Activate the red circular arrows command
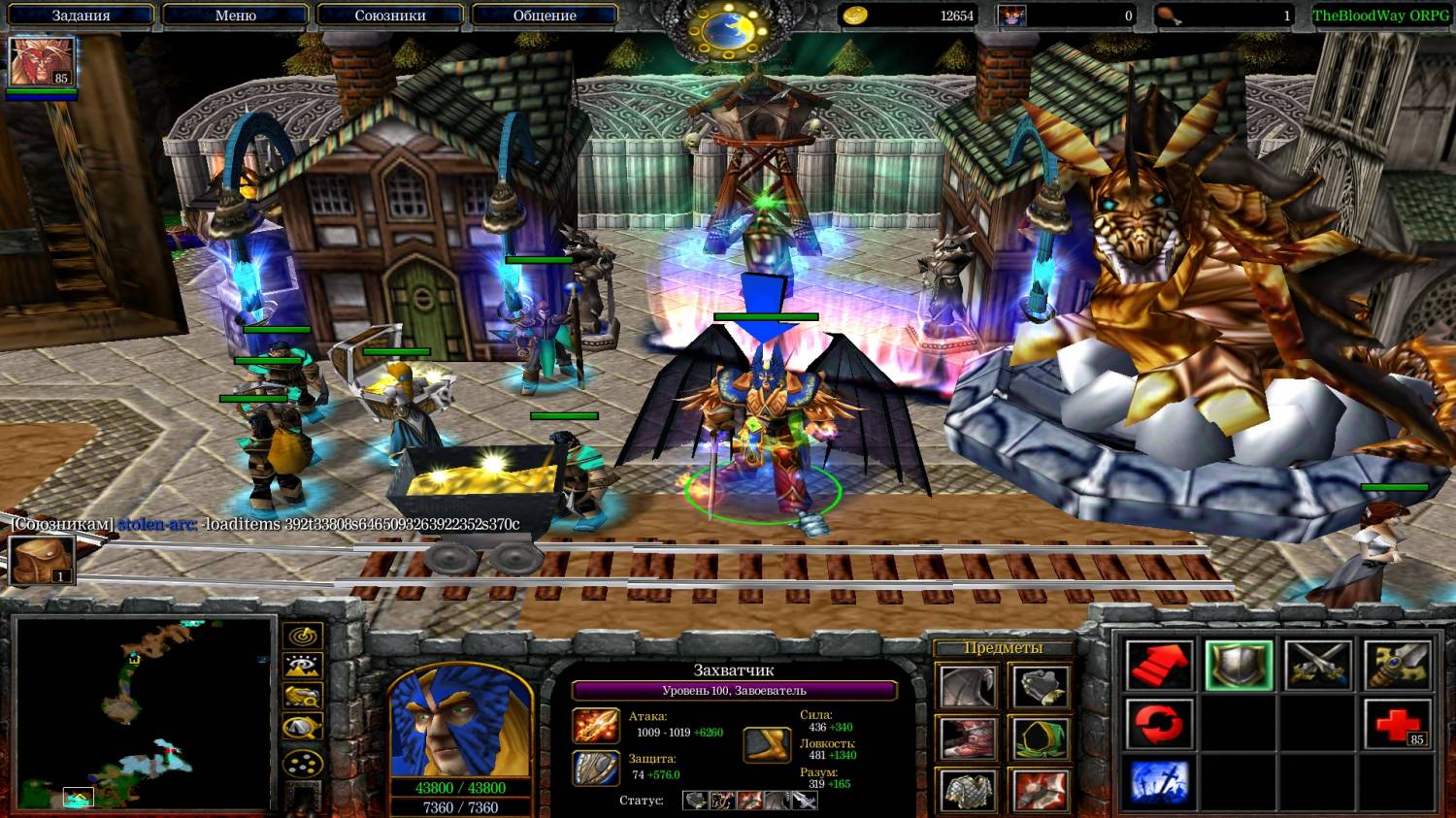1456x818 pixels. pyautogui.click(x=1159, y=724)
